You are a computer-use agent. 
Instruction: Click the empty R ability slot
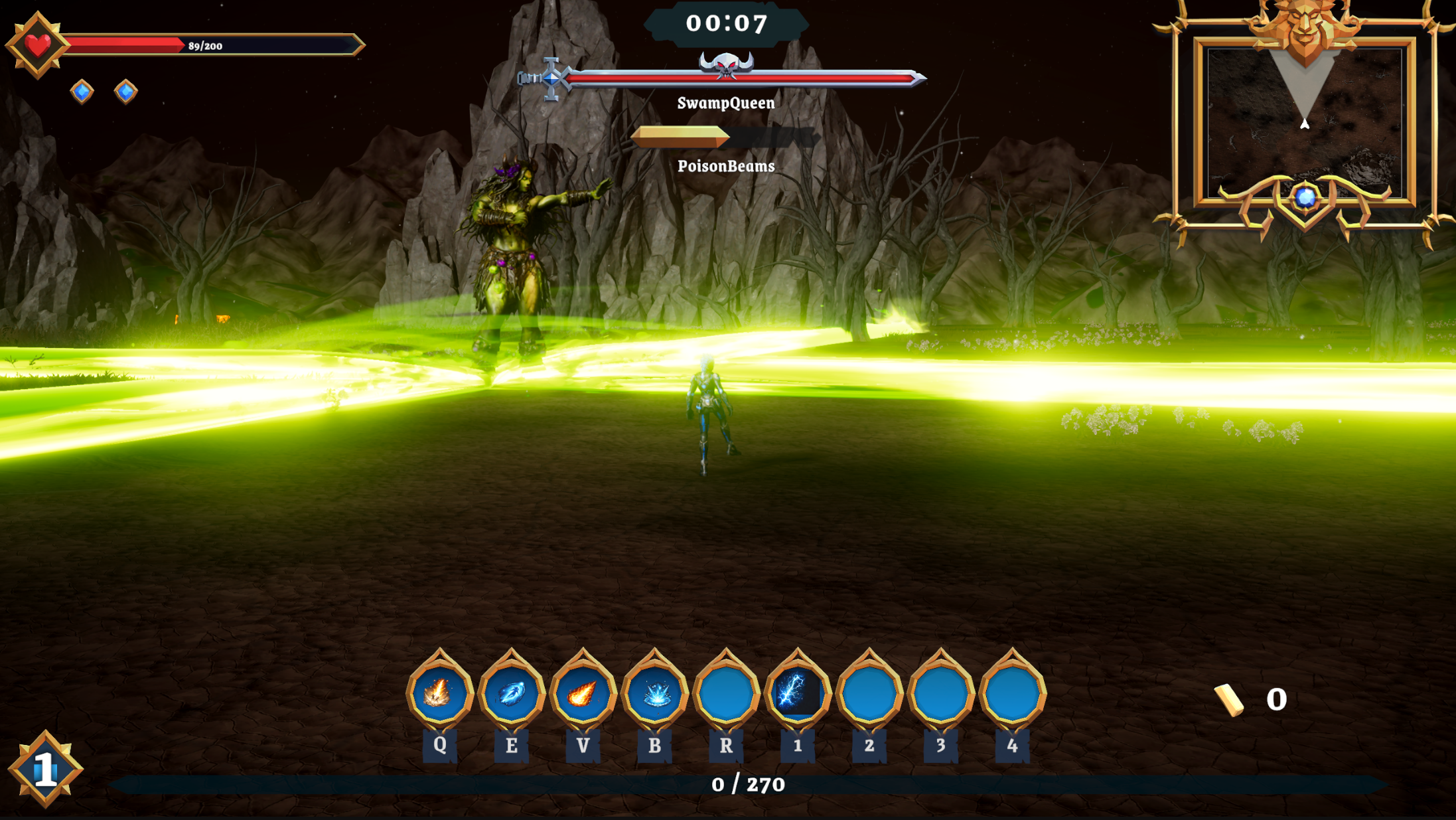pyautogui.click(x=726, y=693)
